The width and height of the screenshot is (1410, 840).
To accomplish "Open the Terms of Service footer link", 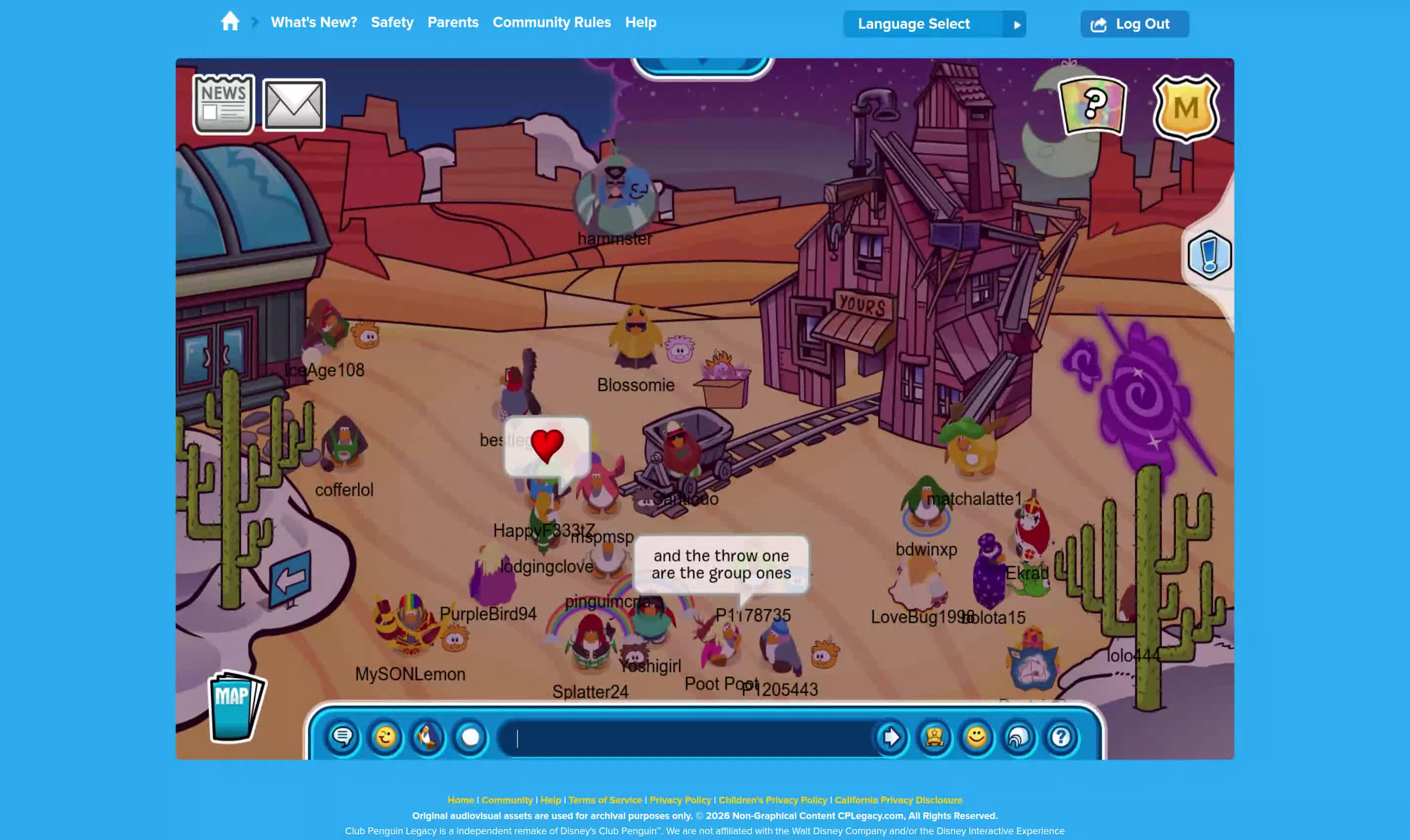I will pyautogui.click(x=605, y=800).
